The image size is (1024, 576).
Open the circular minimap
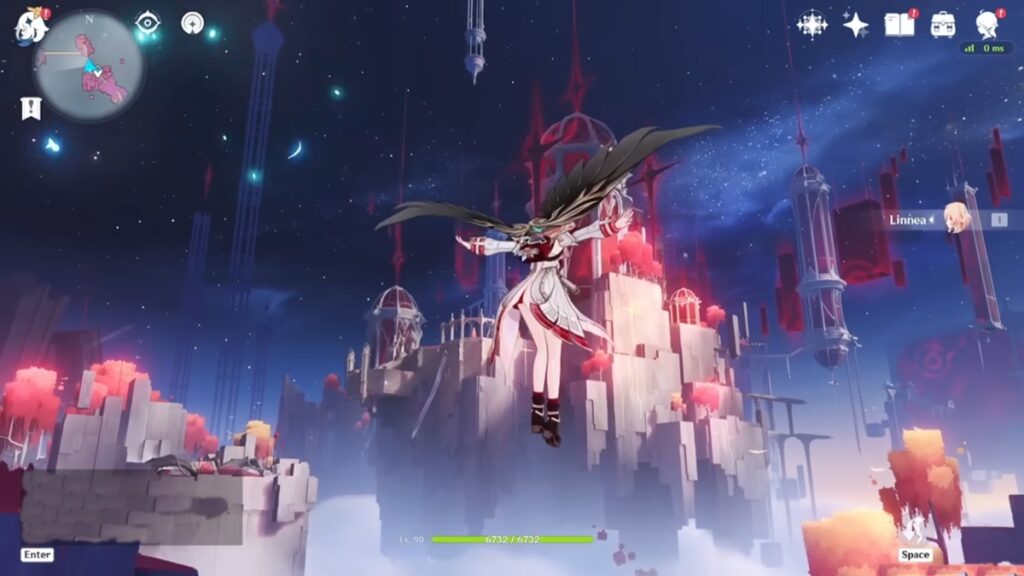tap(88, 65)
